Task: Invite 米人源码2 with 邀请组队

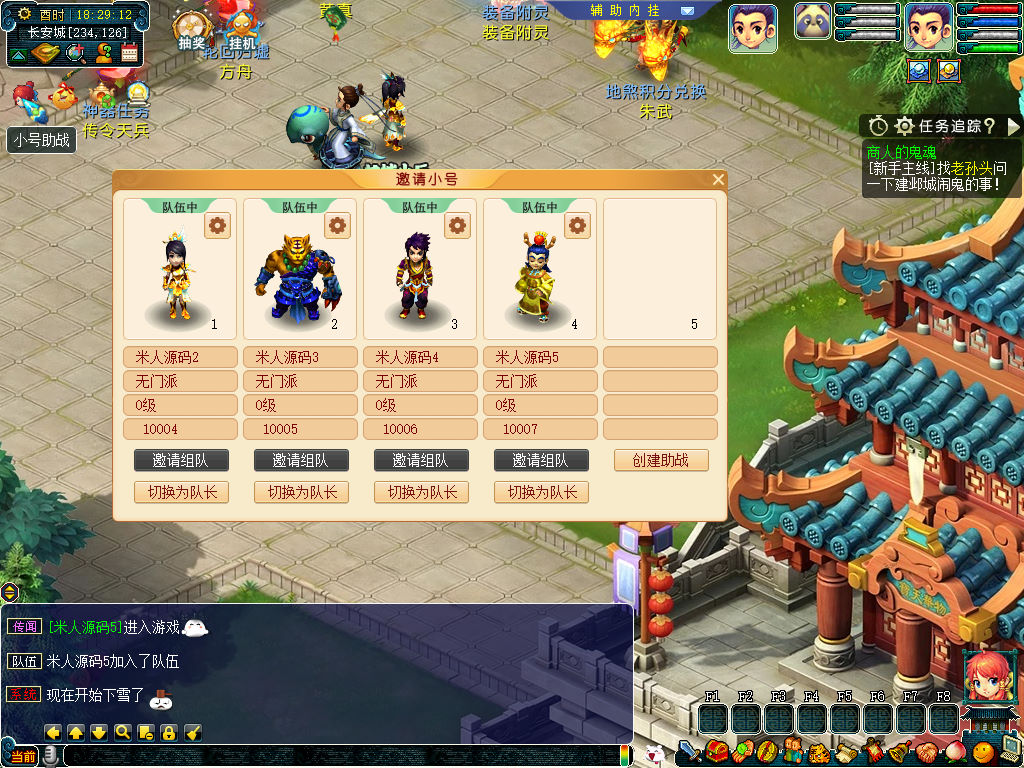Action: (x=181, y=460)
